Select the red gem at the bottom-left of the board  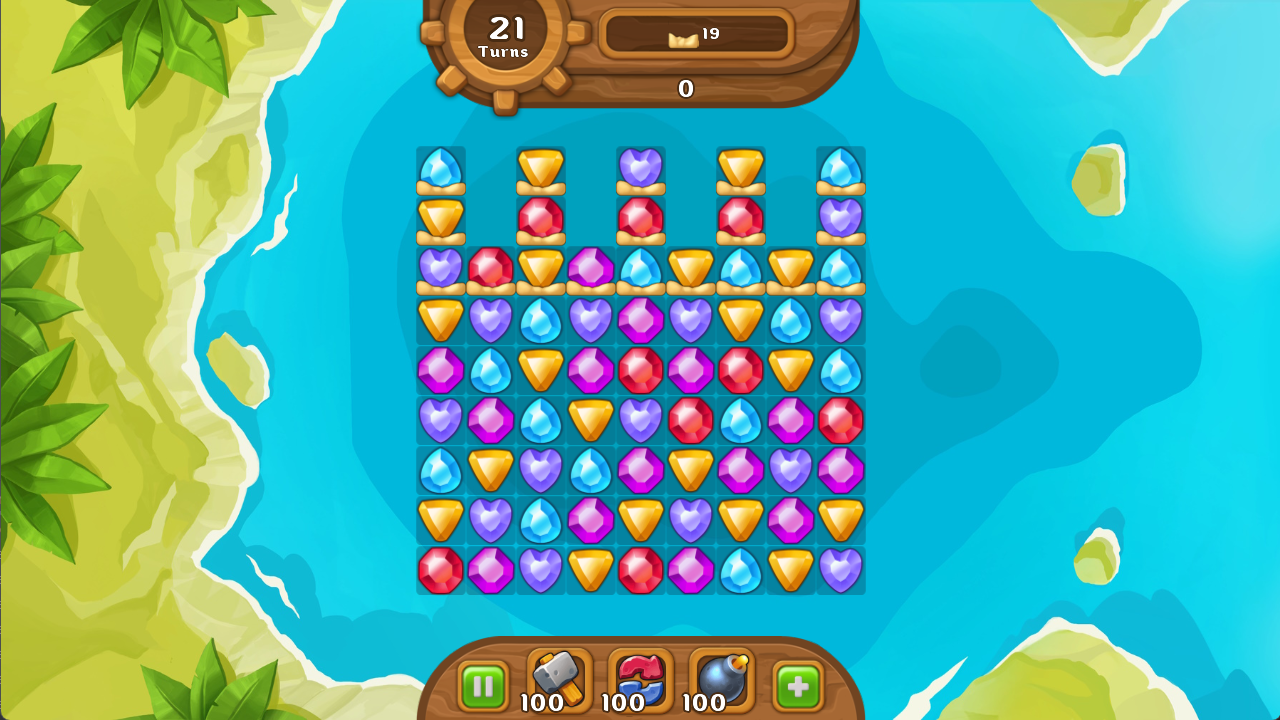(x=440, y=569)
